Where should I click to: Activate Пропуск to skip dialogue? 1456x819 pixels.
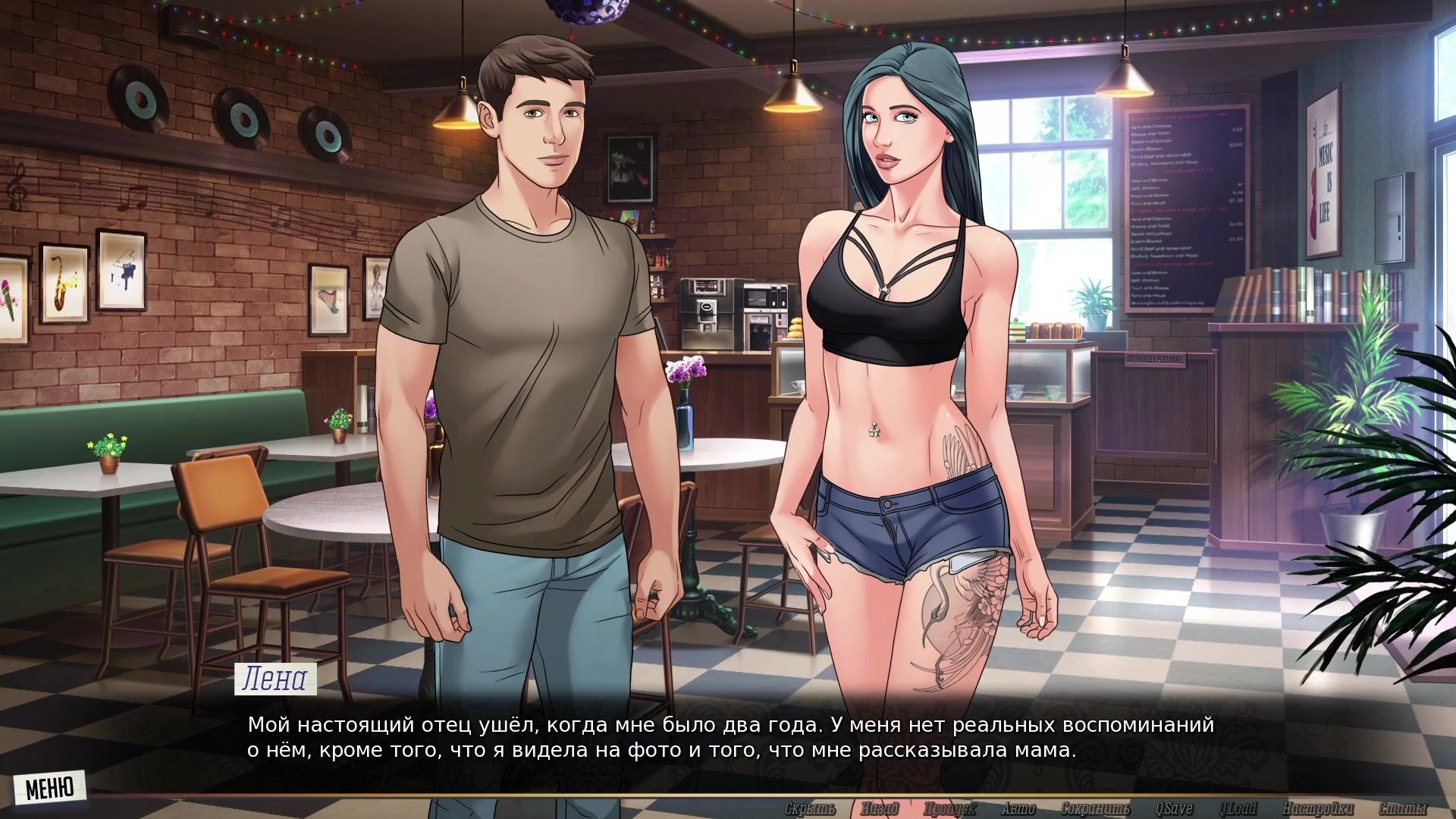coord(949,808)
